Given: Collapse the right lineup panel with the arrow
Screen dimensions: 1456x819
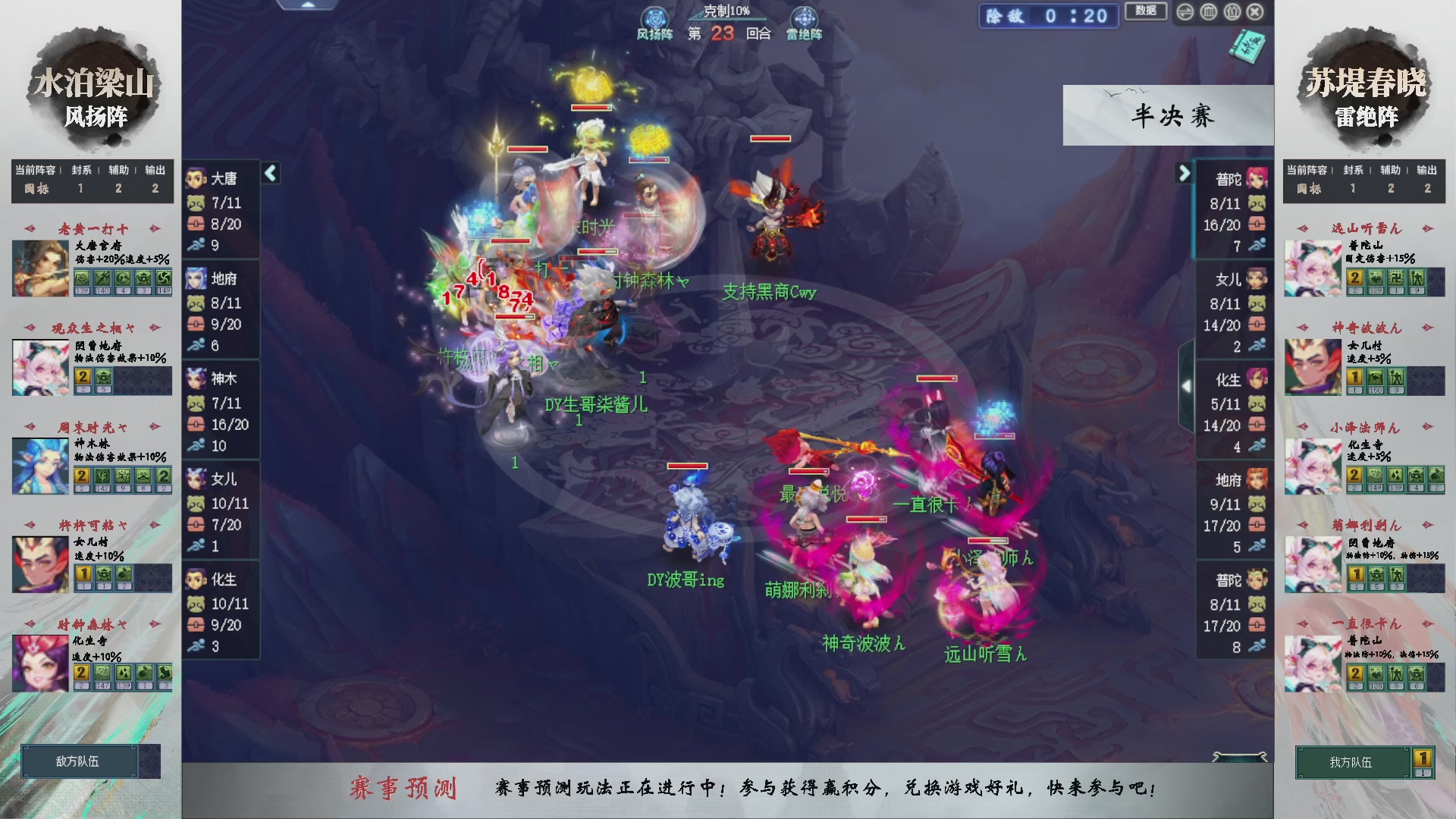Looking at the screenshot, I should pos(1185,173).
